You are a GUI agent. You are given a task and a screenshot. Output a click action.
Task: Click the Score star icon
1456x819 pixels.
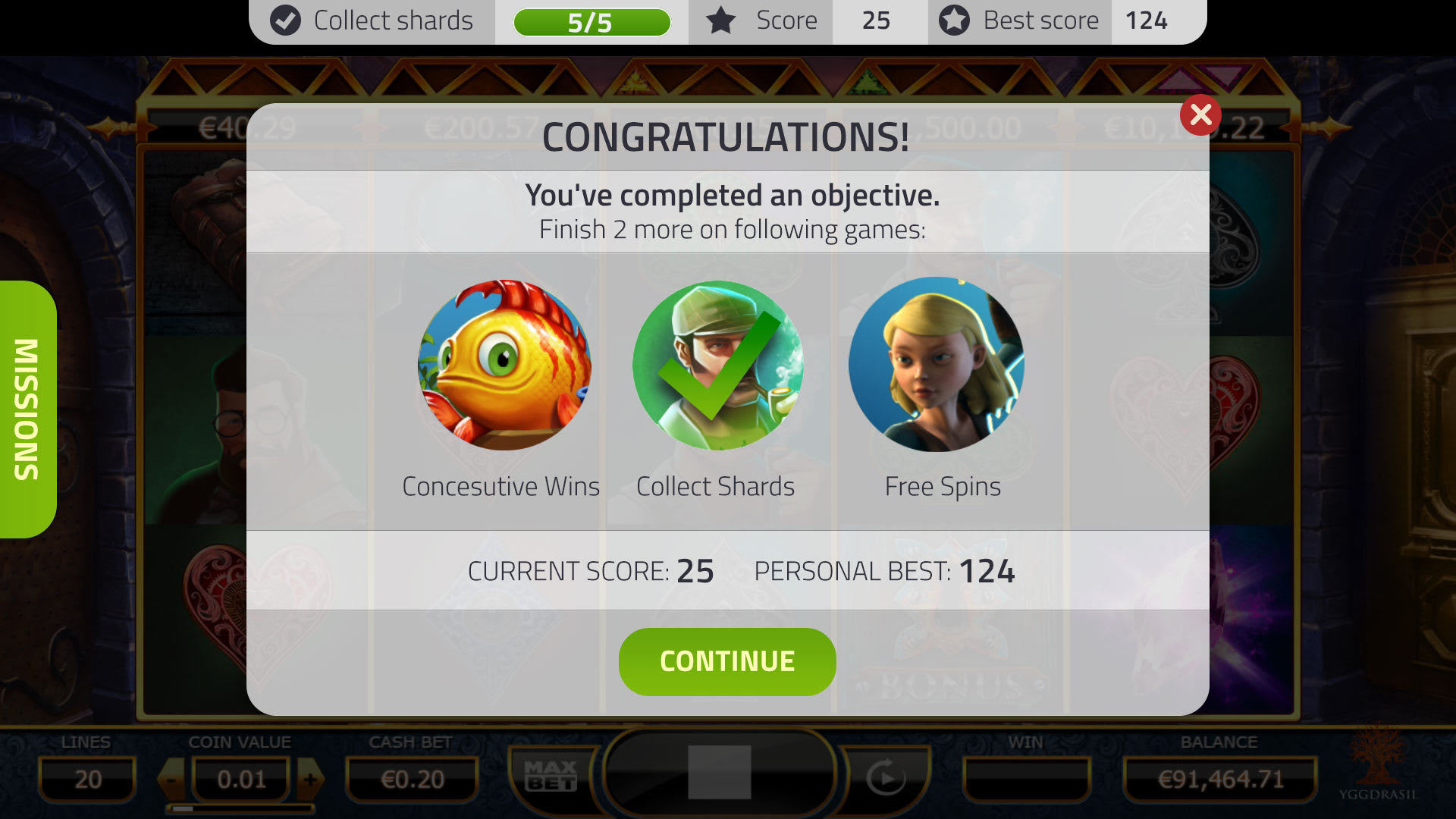[x=719, y=20]
